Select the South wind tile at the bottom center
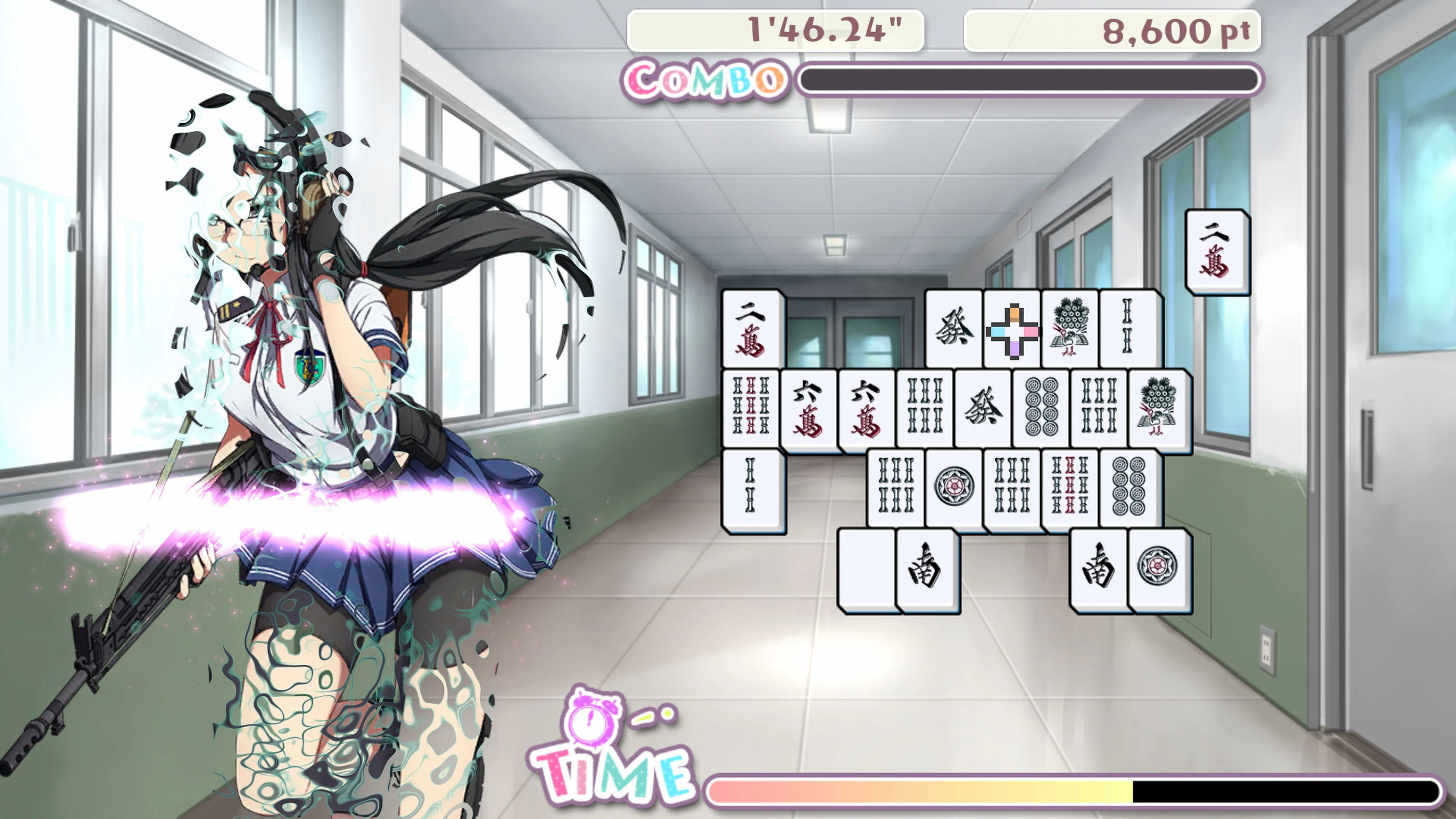 click(x=927, y=571)
